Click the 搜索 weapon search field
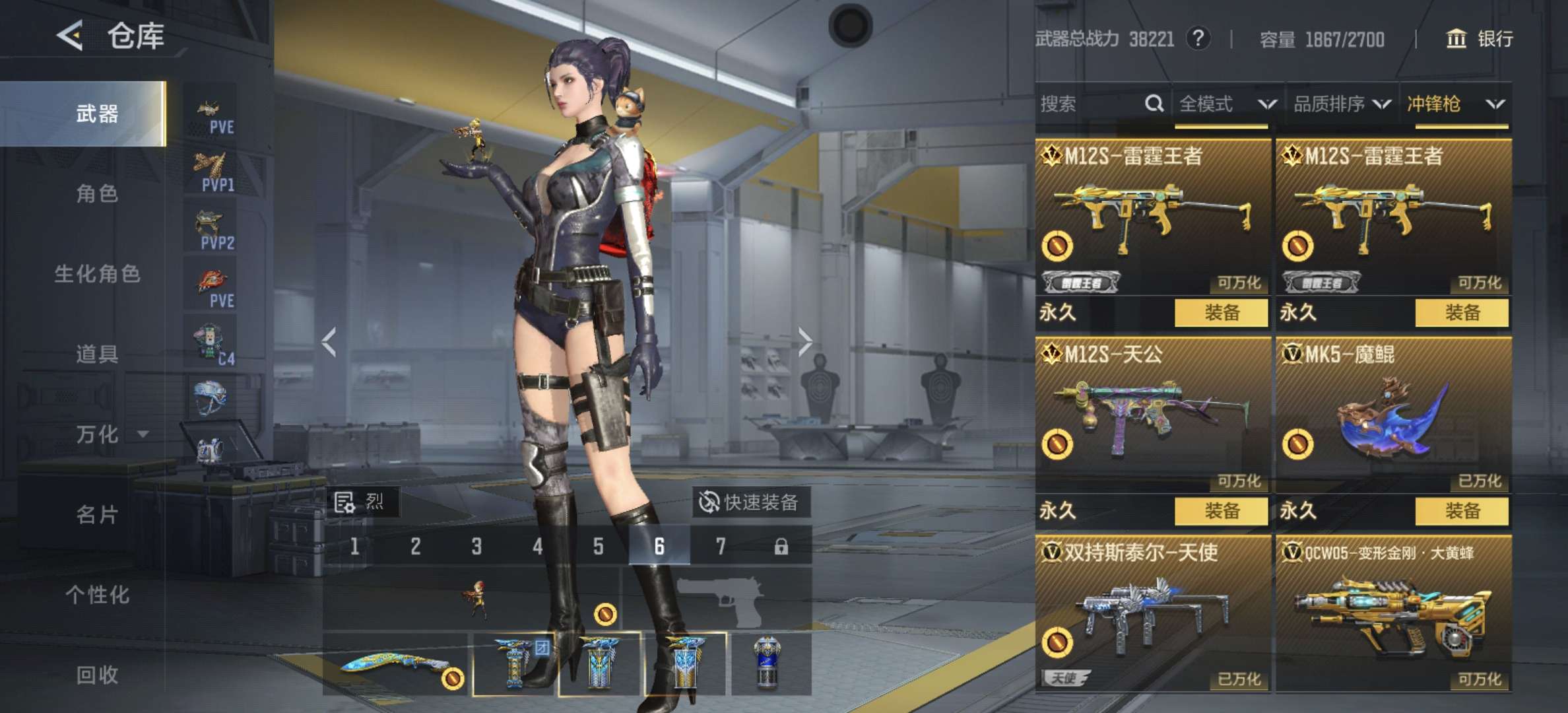 [x=1089, y=104]
